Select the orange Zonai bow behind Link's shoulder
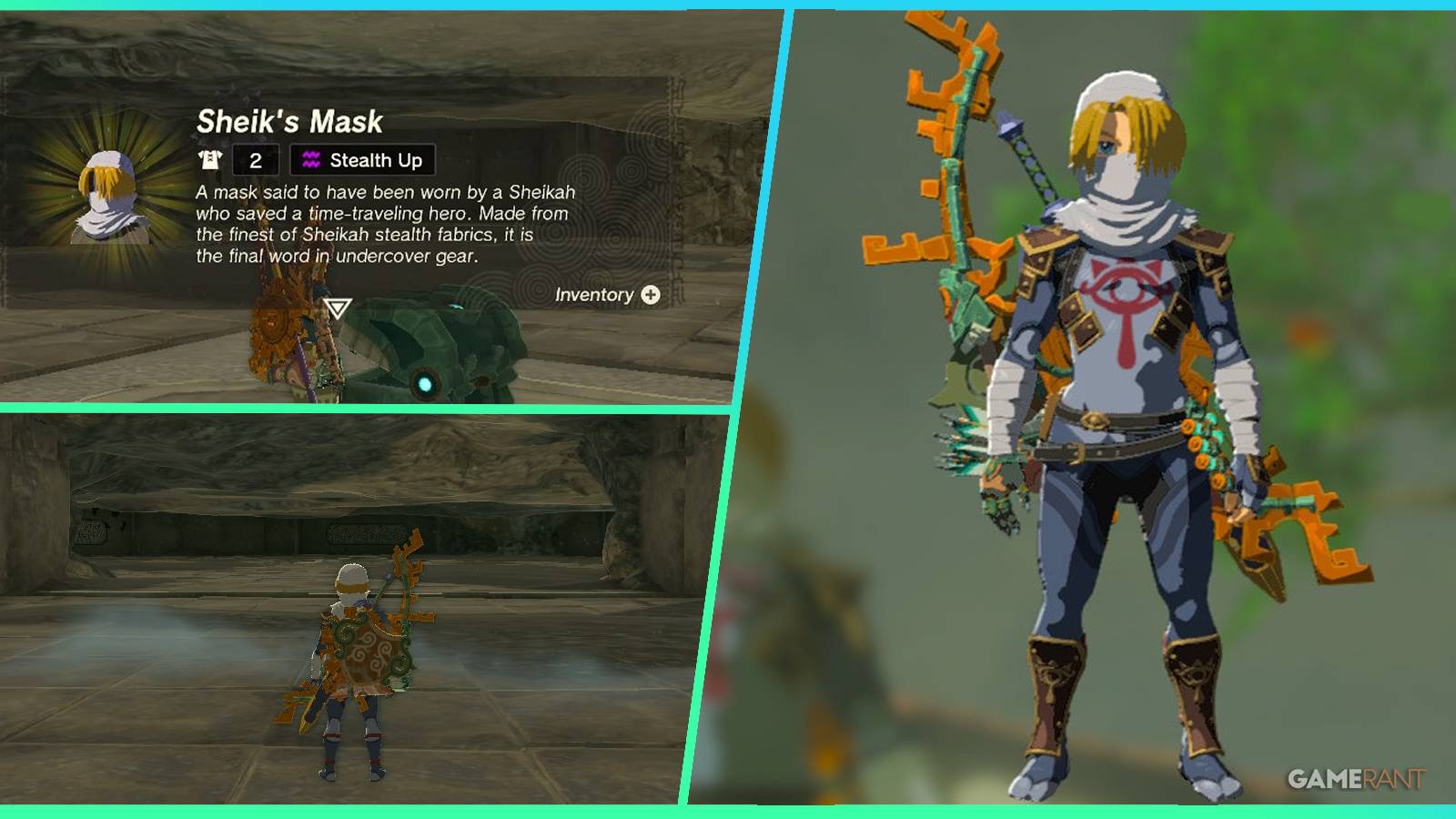1456x819 pixels. (955, 136)
